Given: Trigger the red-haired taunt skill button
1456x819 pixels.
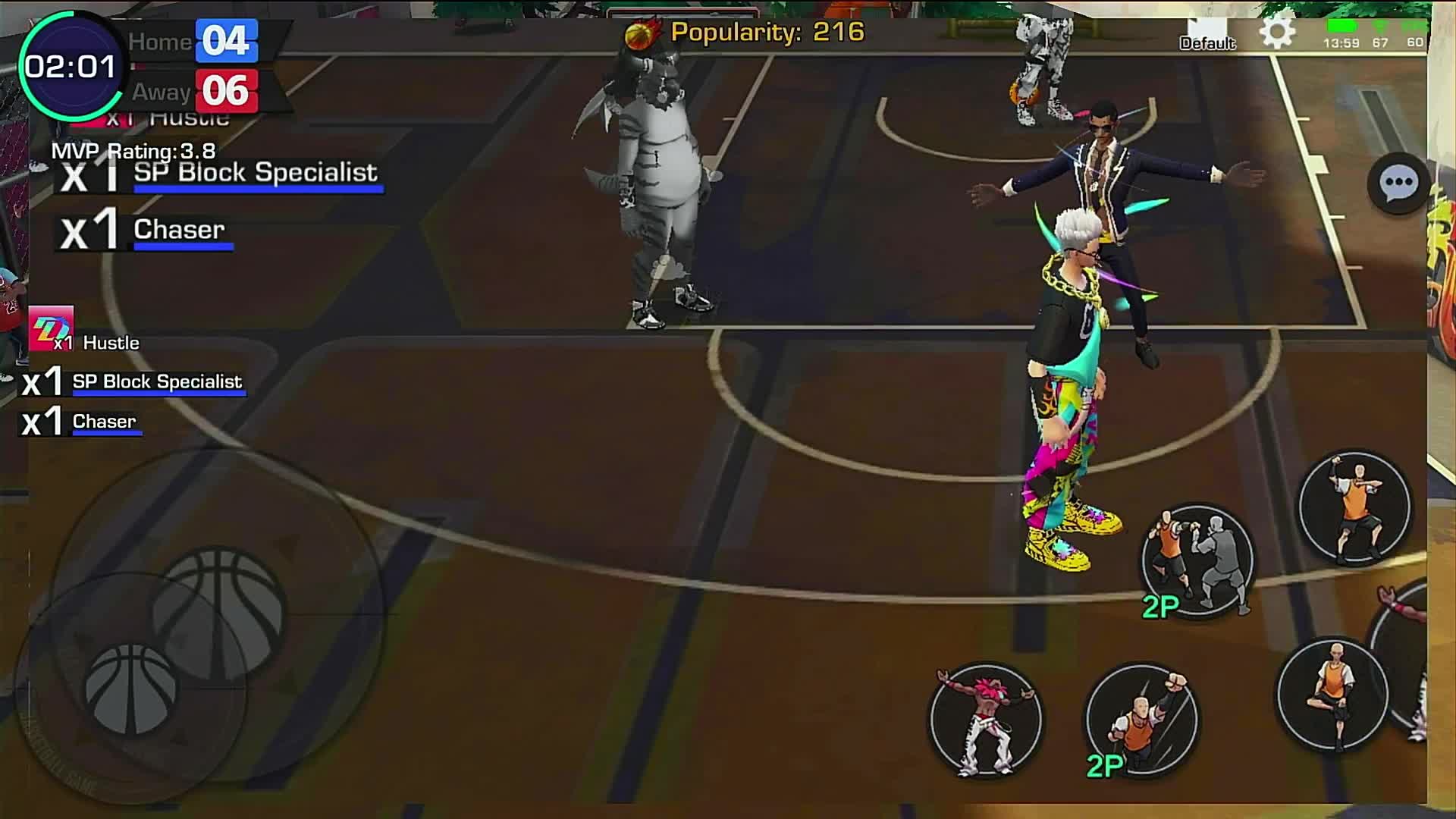Looking at the screenshot, I should click(x=986, y=719).
